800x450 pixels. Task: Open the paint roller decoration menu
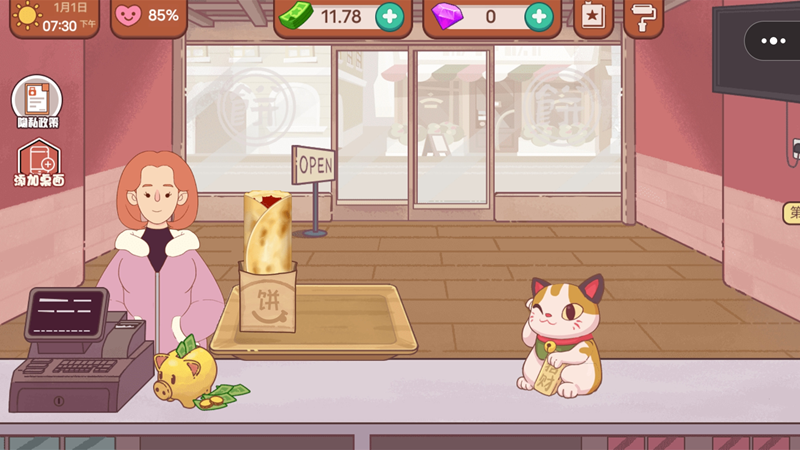tap(643, 16)
